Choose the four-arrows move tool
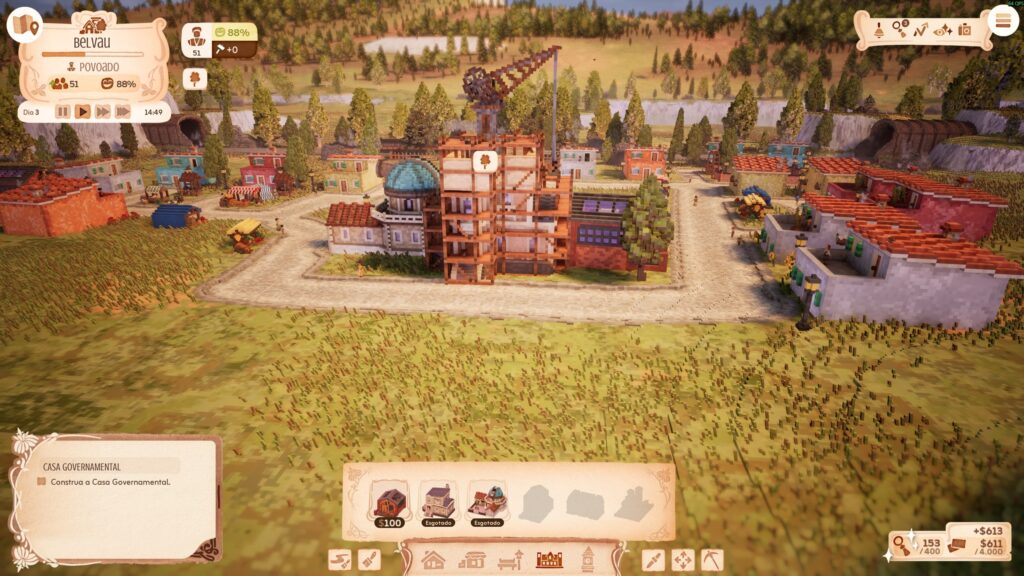The width and height of the screenshot is (1024, 576). point(682,560)
